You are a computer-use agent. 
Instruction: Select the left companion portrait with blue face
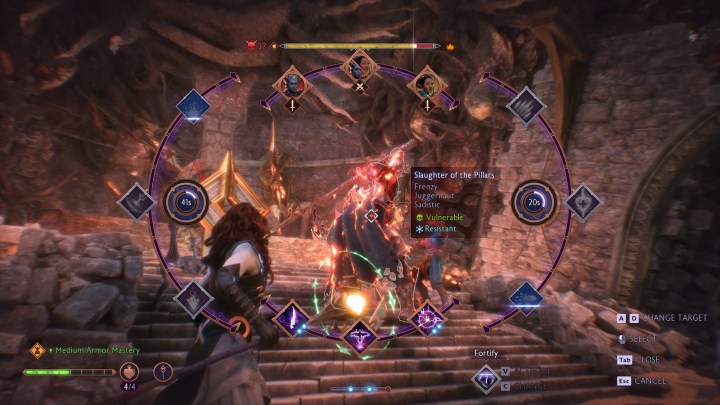292,83
